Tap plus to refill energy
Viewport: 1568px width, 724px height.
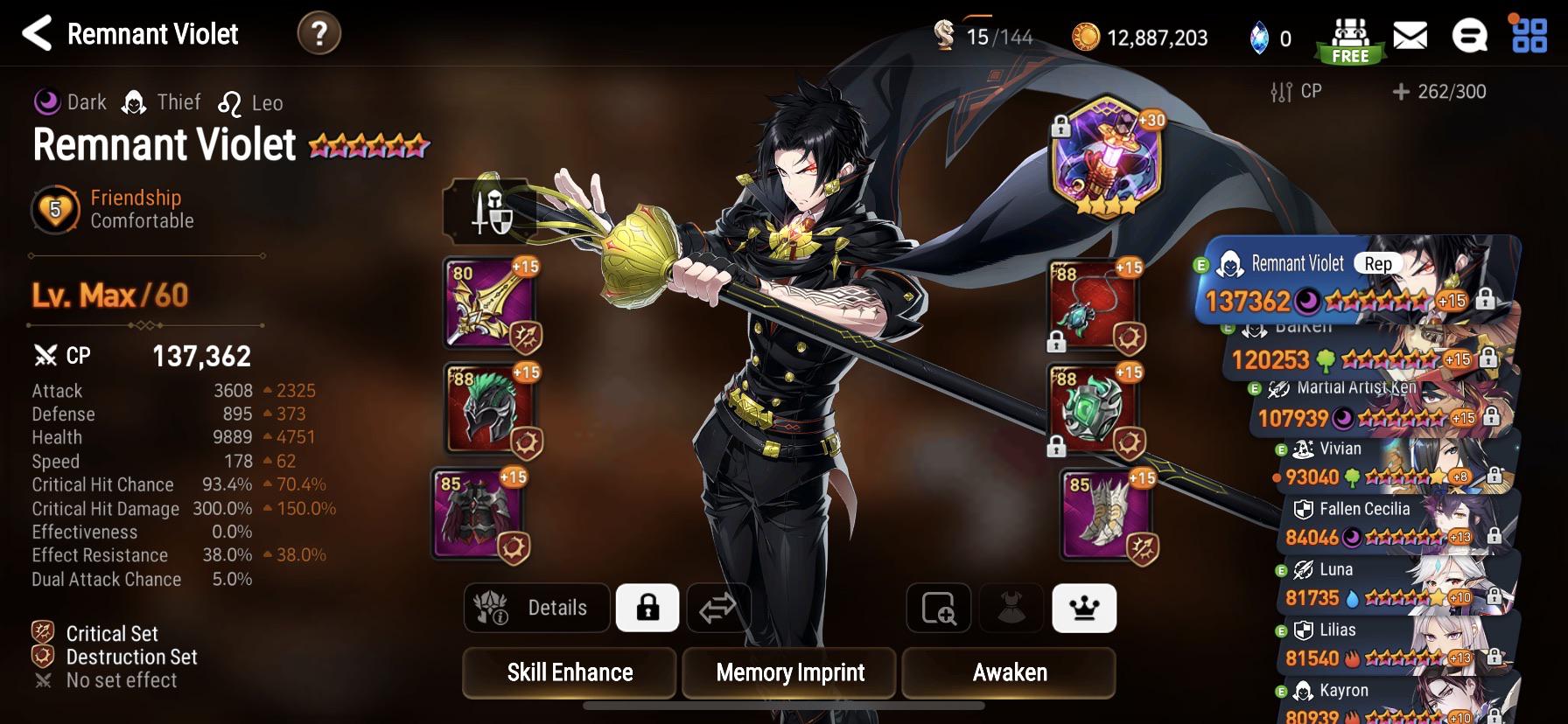point(1402,90)
